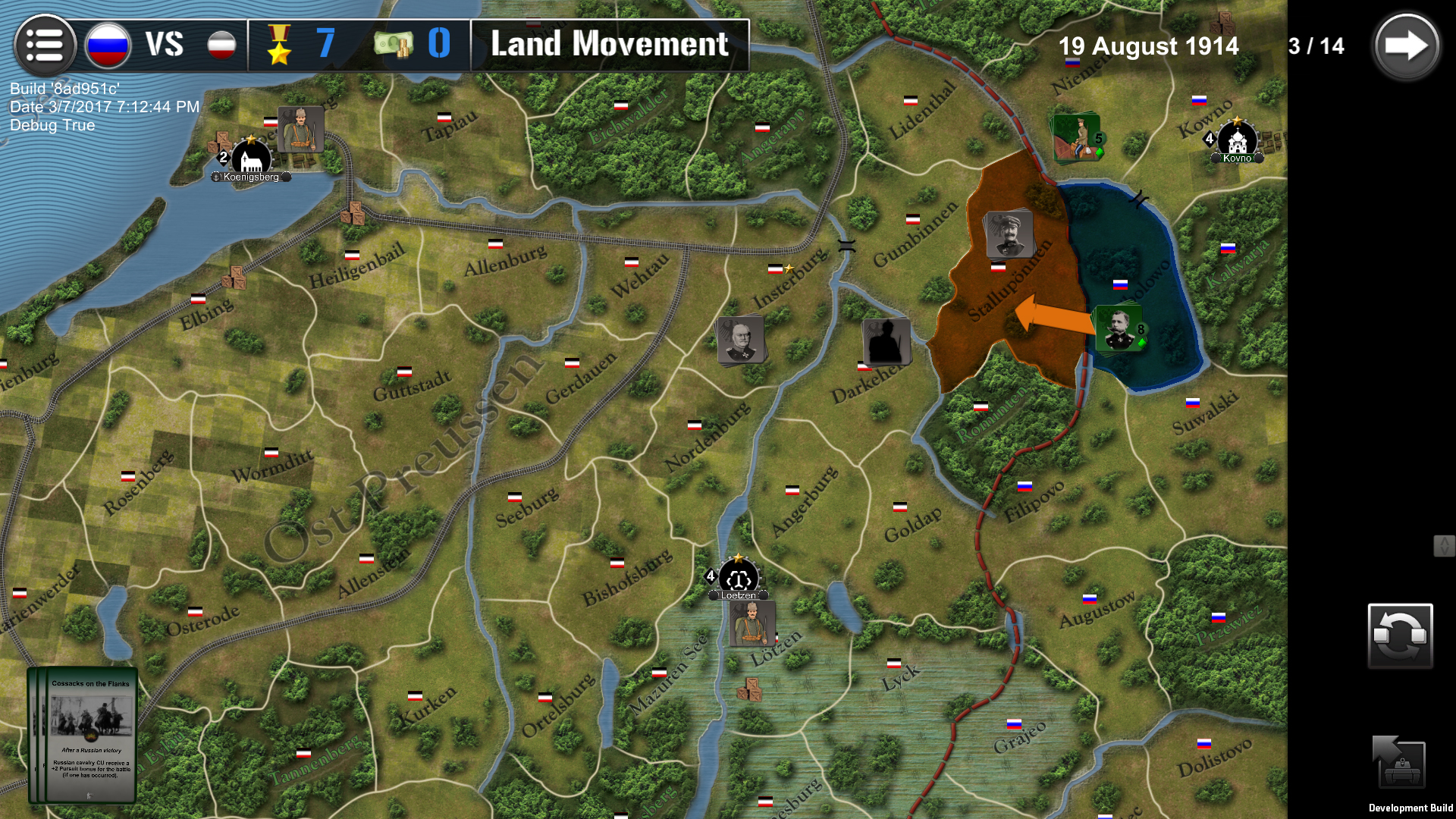Click the turn counter 3 / 14
Image resolution: width=1456 pixels, height=819 pixels.
coord(1315,45)
